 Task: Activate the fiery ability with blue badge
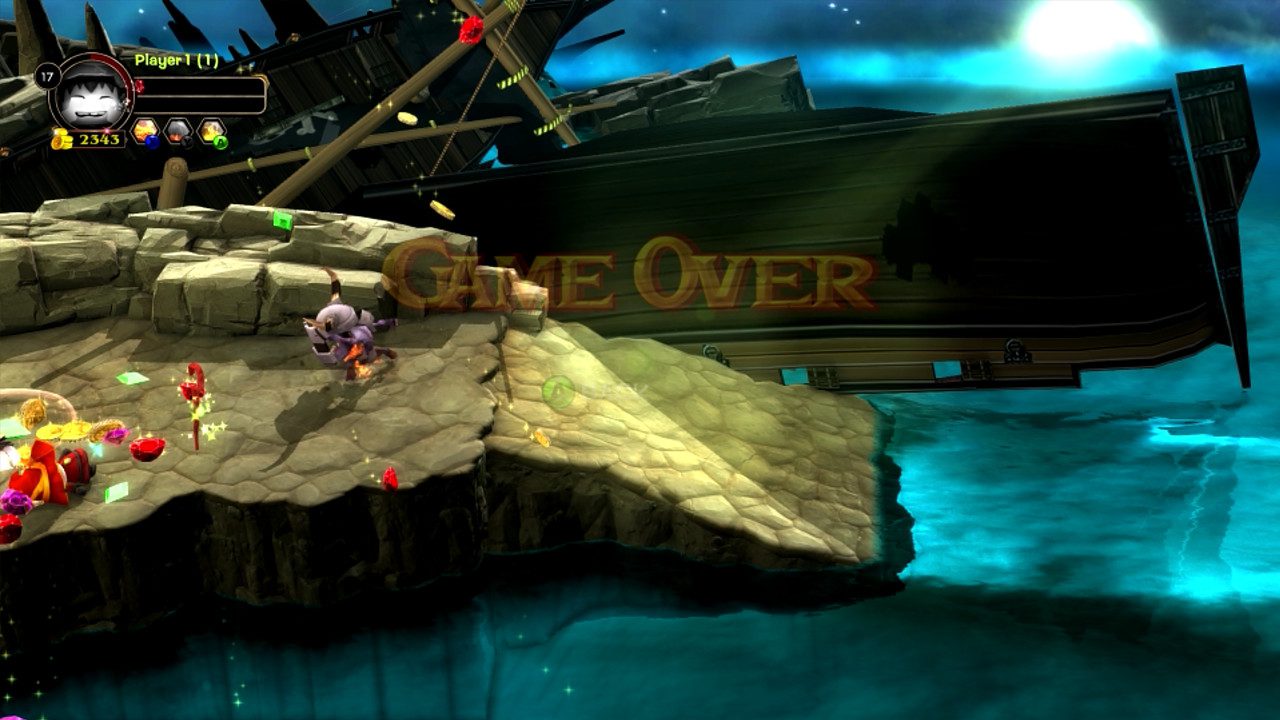coord(146,131)
